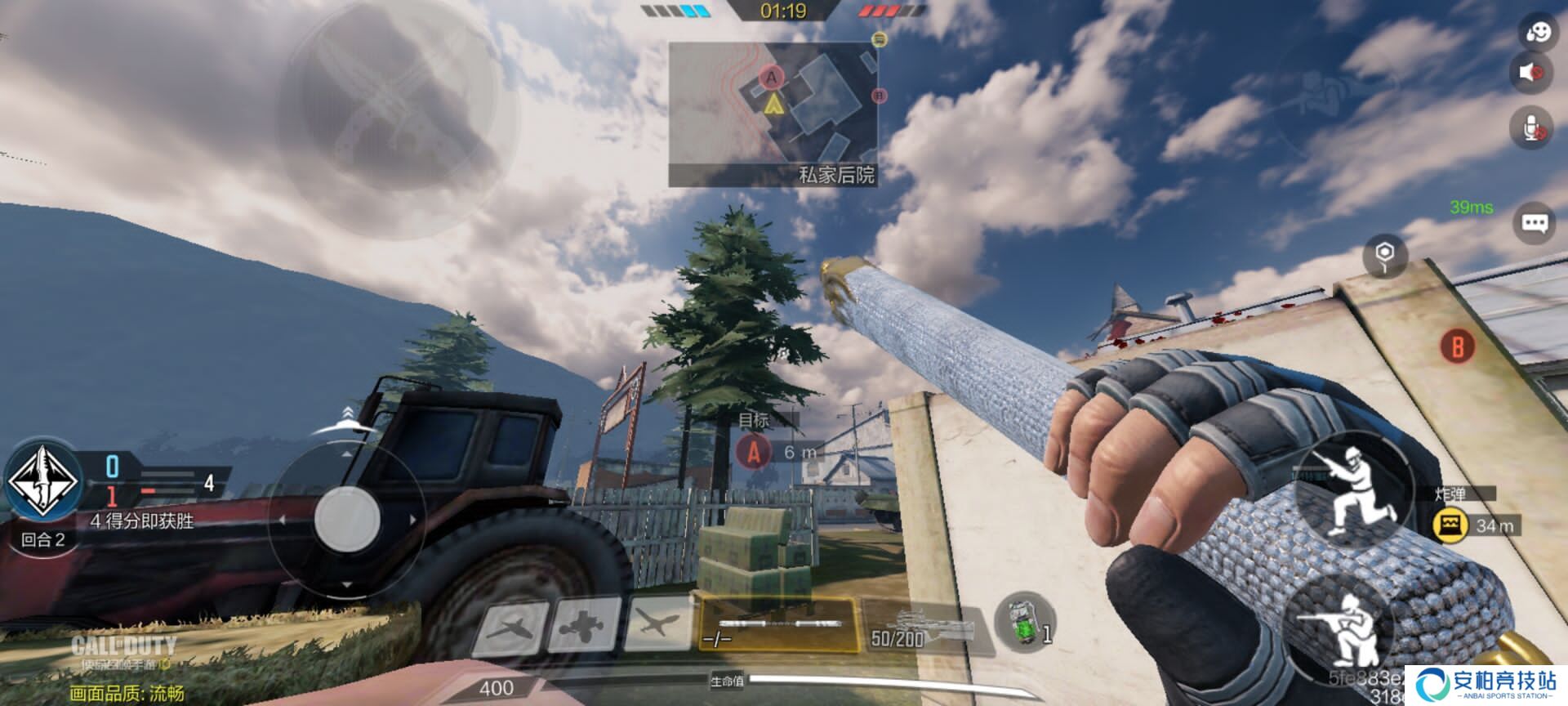Image resolution: width=1568 pixels, height=706 pixels.
Task: Open the emote smiley menu
Action: (1536, 31)
